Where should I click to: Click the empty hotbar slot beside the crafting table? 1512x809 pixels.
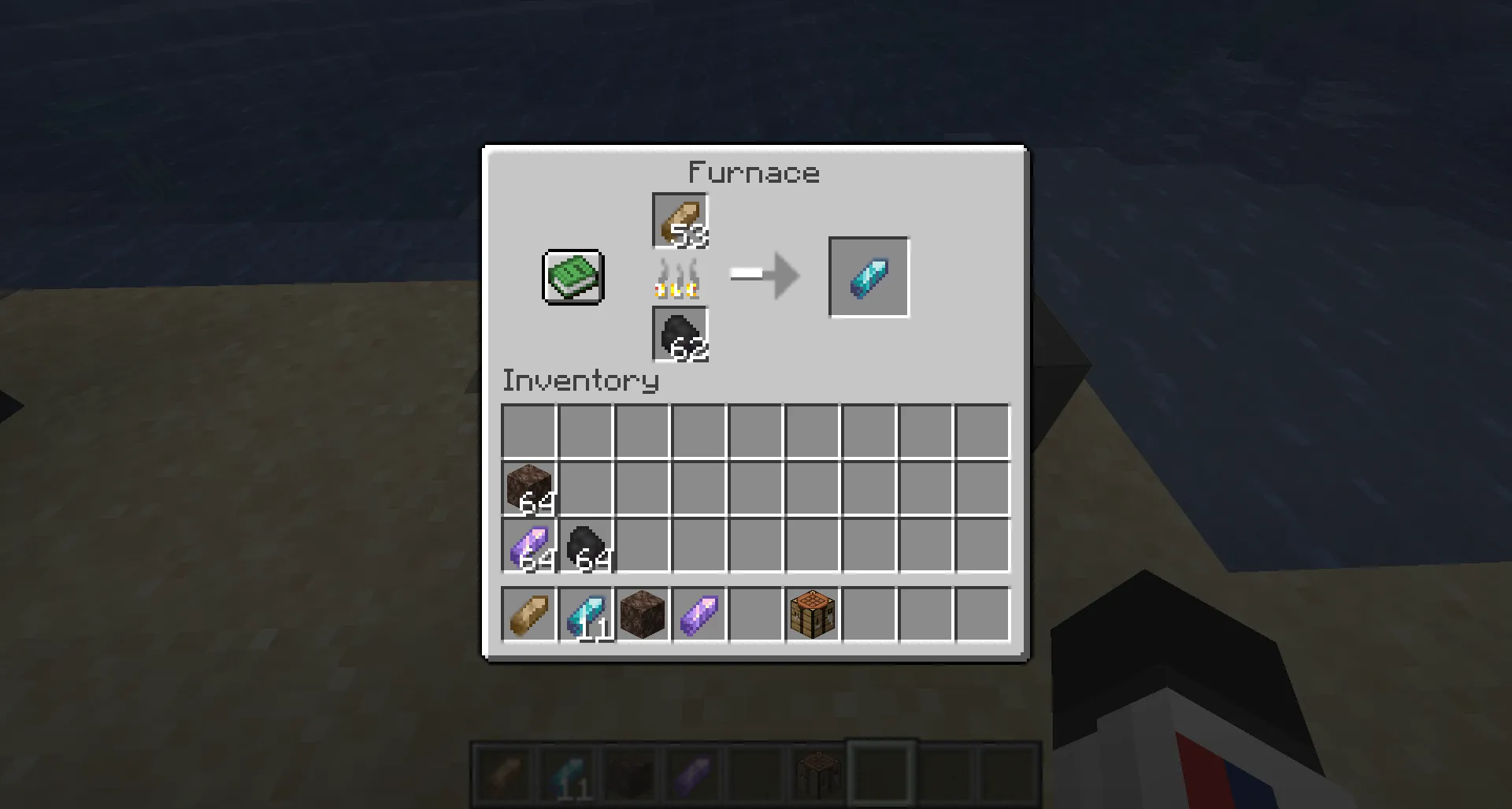[x=869, y=615]
